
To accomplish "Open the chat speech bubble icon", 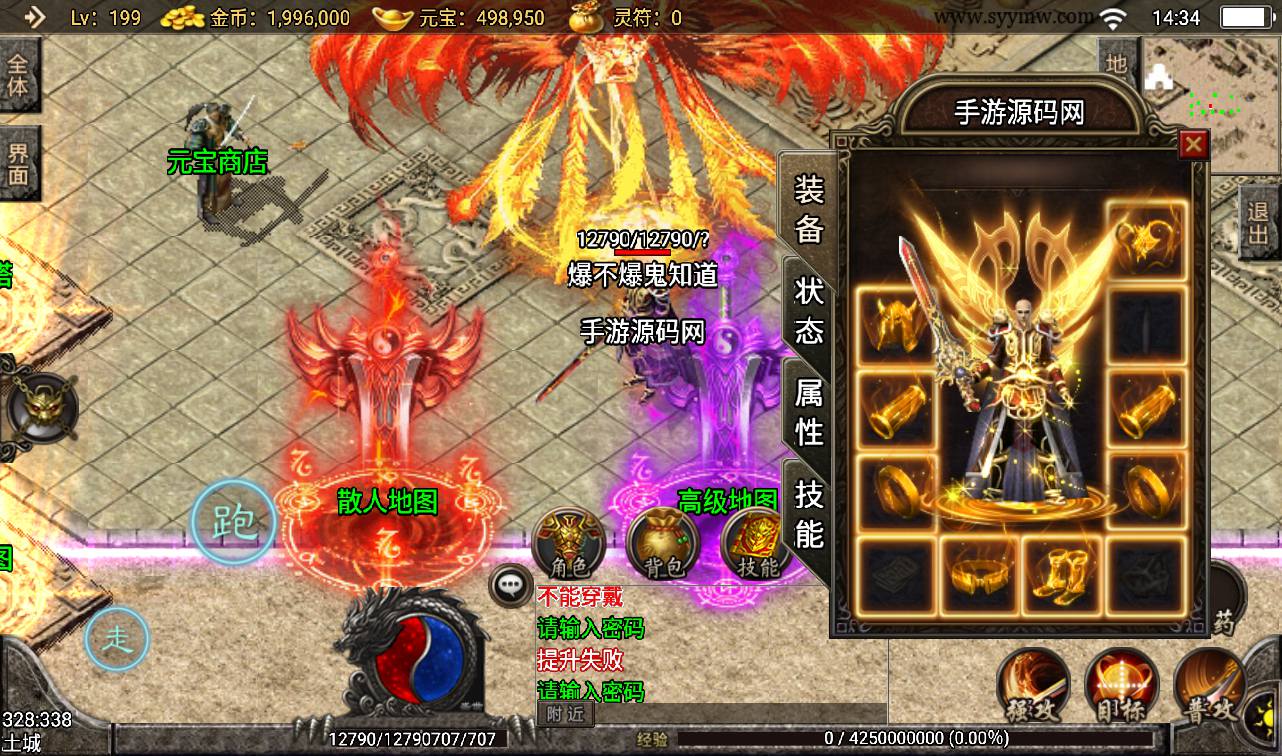I will click(x=511, y=585).
